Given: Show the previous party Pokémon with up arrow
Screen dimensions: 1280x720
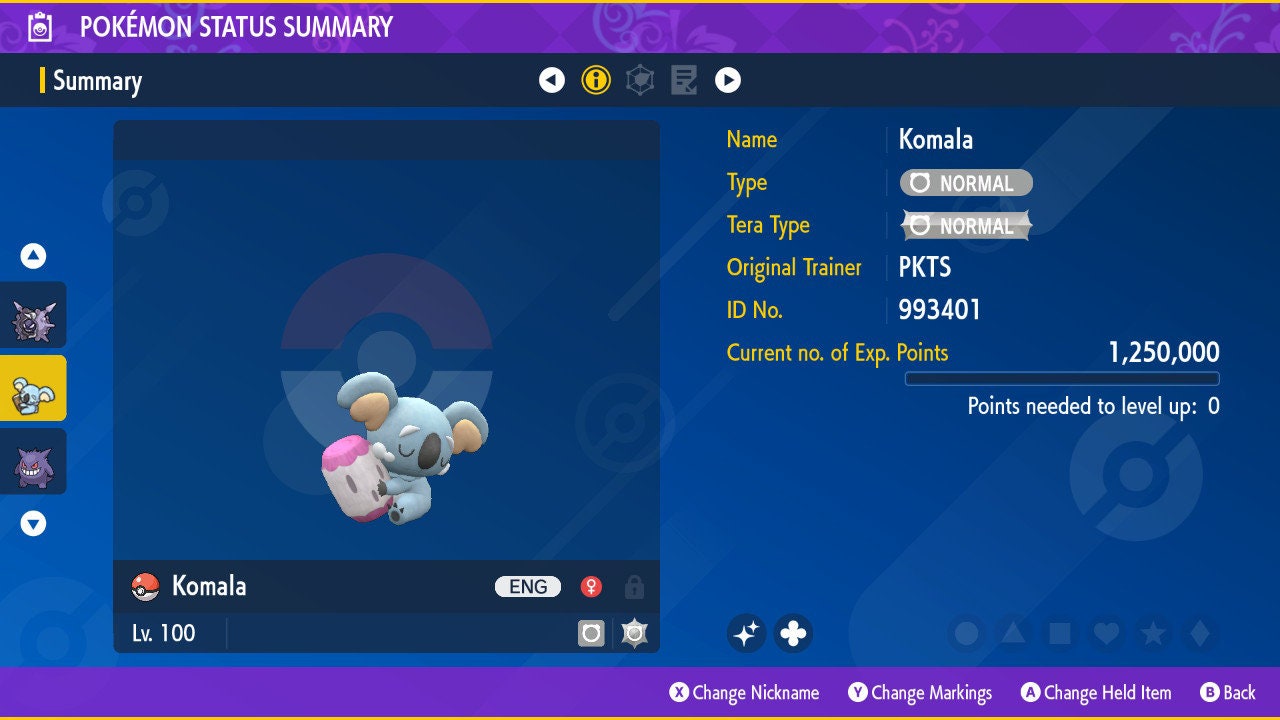Looking at the screenshot, I should [34, 256].
